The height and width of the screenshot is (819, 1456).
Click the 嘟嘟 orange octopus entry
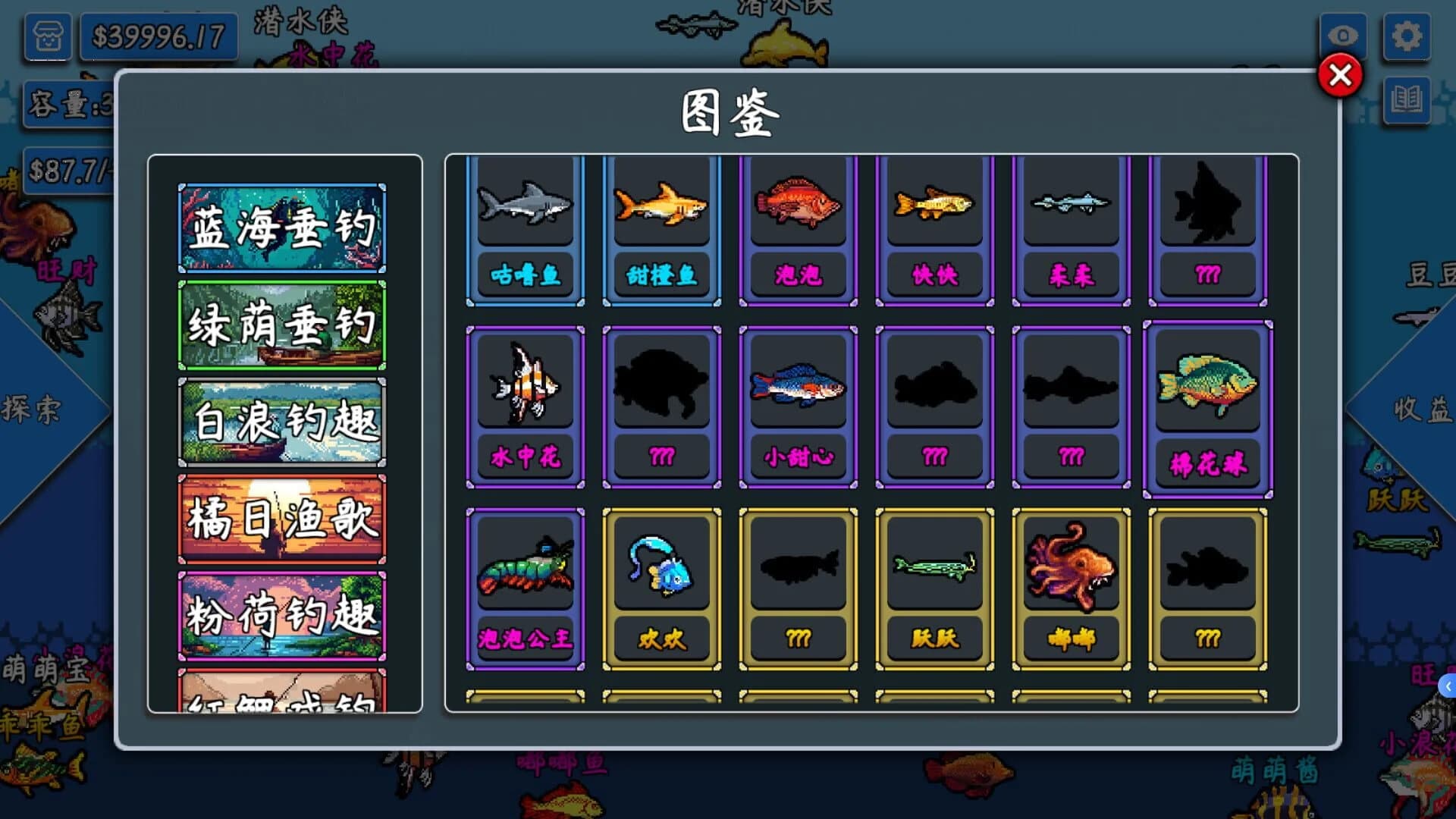point(1071,588)
